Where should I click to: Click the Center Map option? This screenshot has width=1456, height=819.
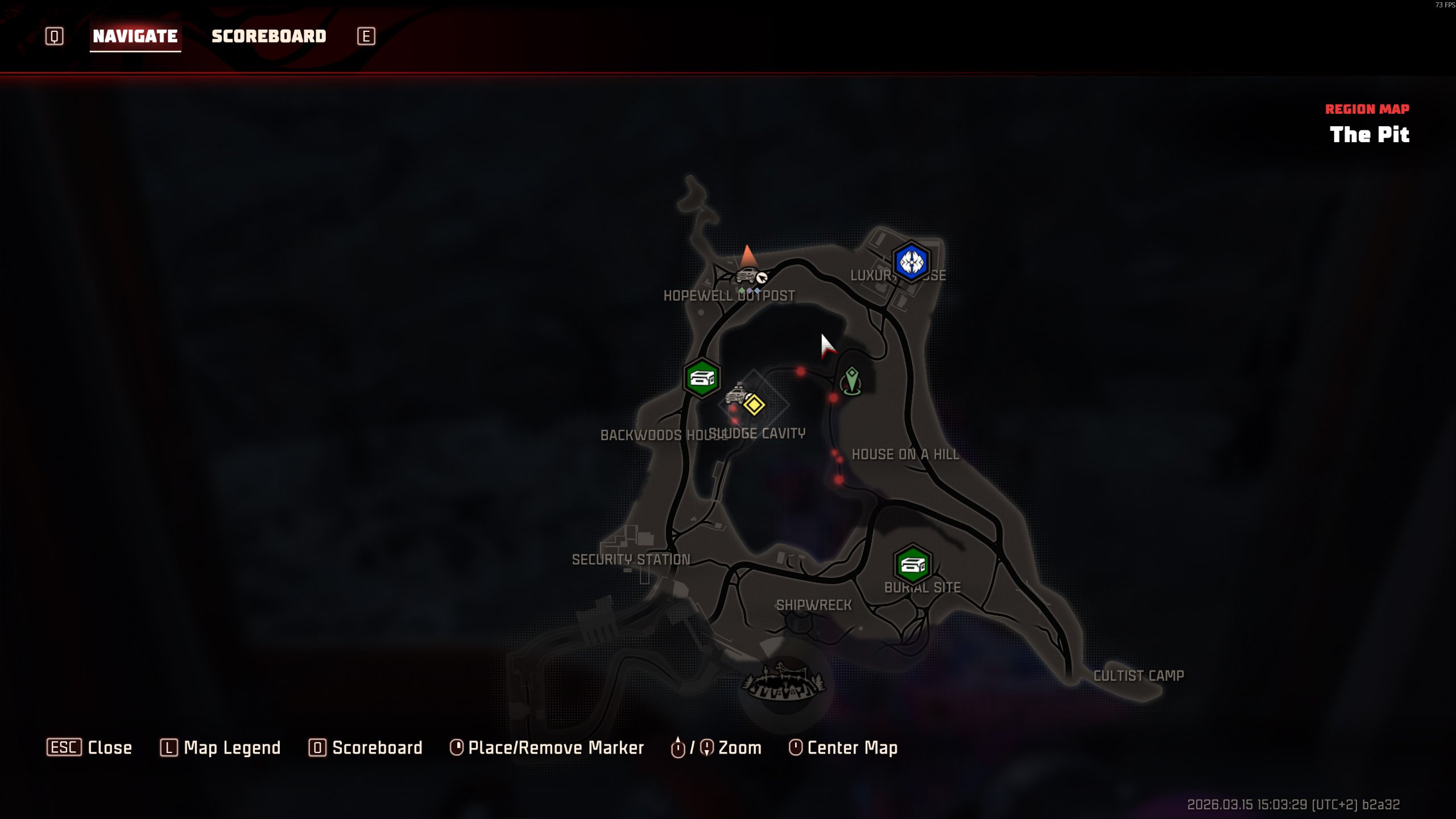click(852, 747)
